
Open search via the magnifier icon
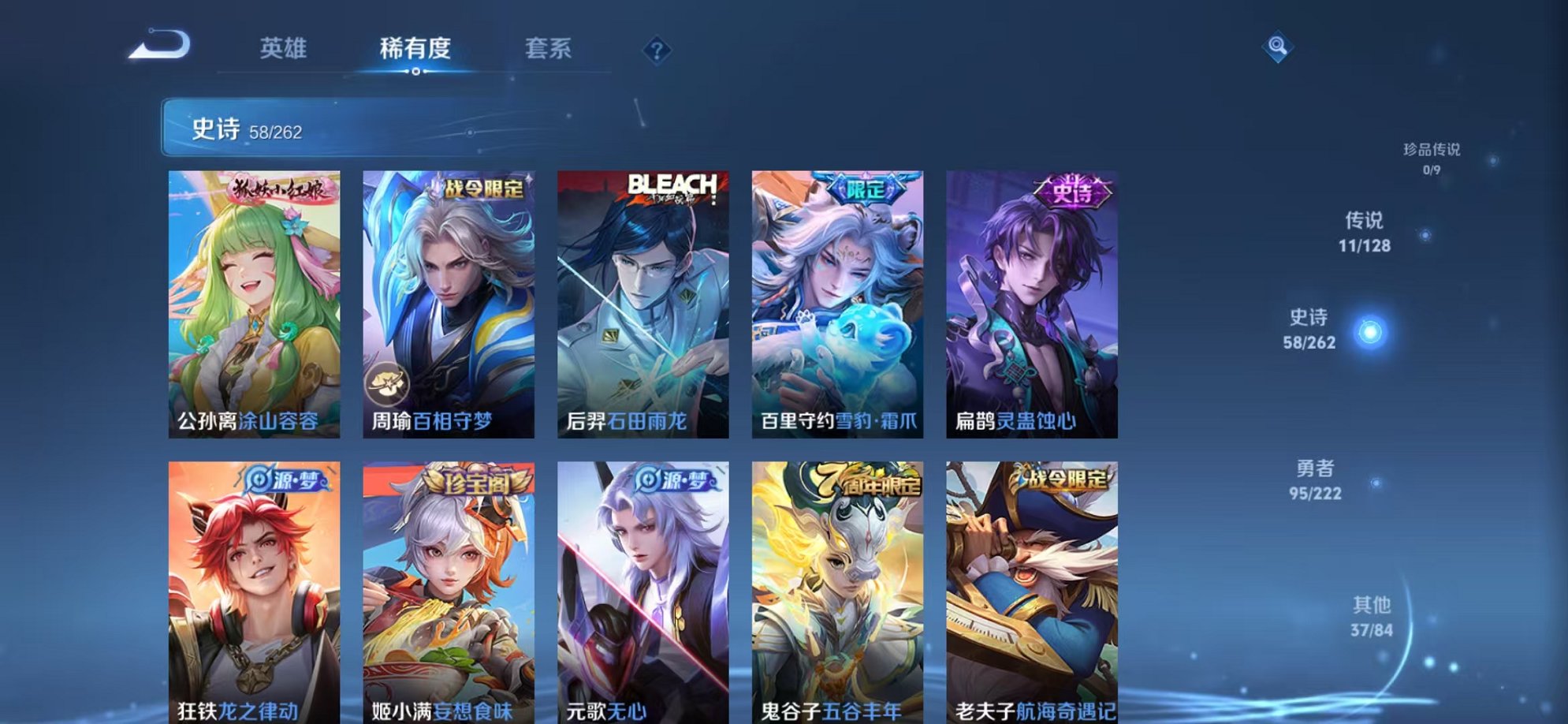click(x=1279, y=45)
